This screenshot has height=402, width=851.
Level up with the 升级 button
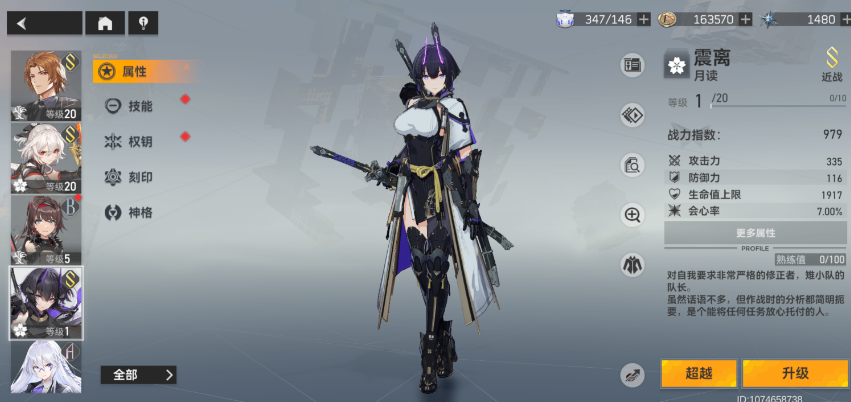pyautogui.click(x=794, y=374)
